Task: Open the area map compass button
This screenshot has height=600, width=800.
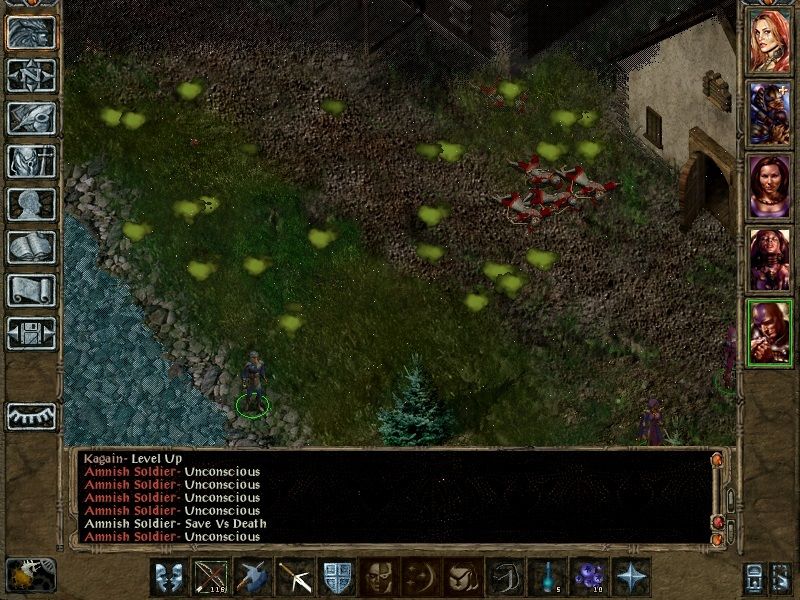Action: point(31,75)
